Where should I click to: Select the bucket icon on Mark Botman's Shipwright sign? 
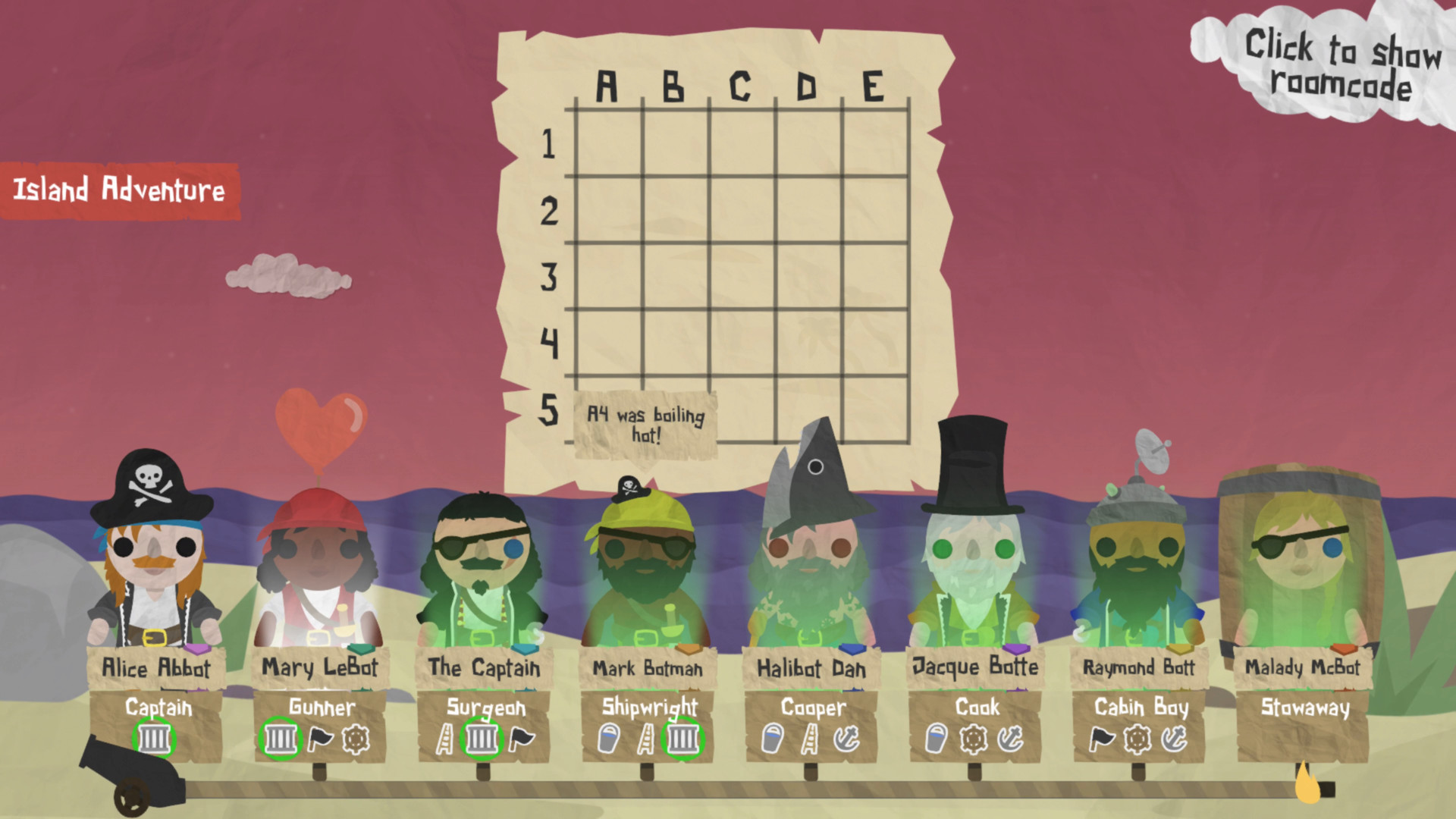[607, 739]
